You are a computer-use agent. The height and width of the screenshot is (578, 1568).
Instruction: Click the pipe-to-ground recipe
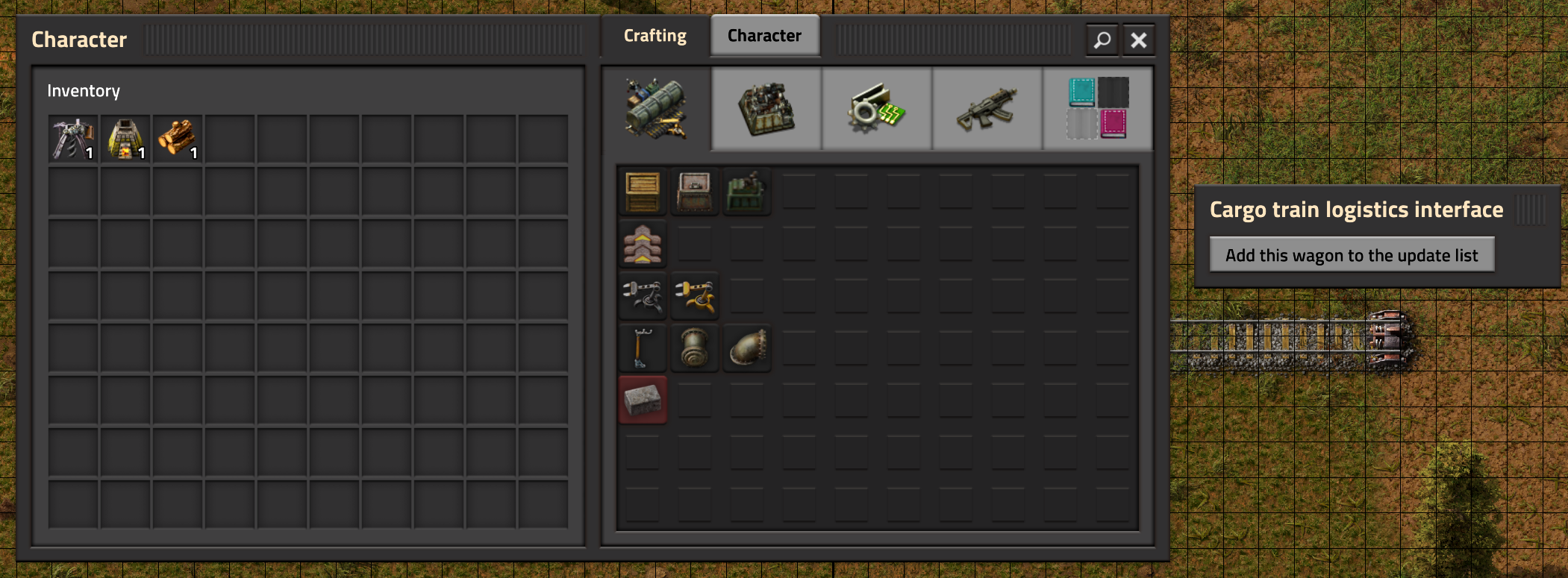click(x=747, y=348)
